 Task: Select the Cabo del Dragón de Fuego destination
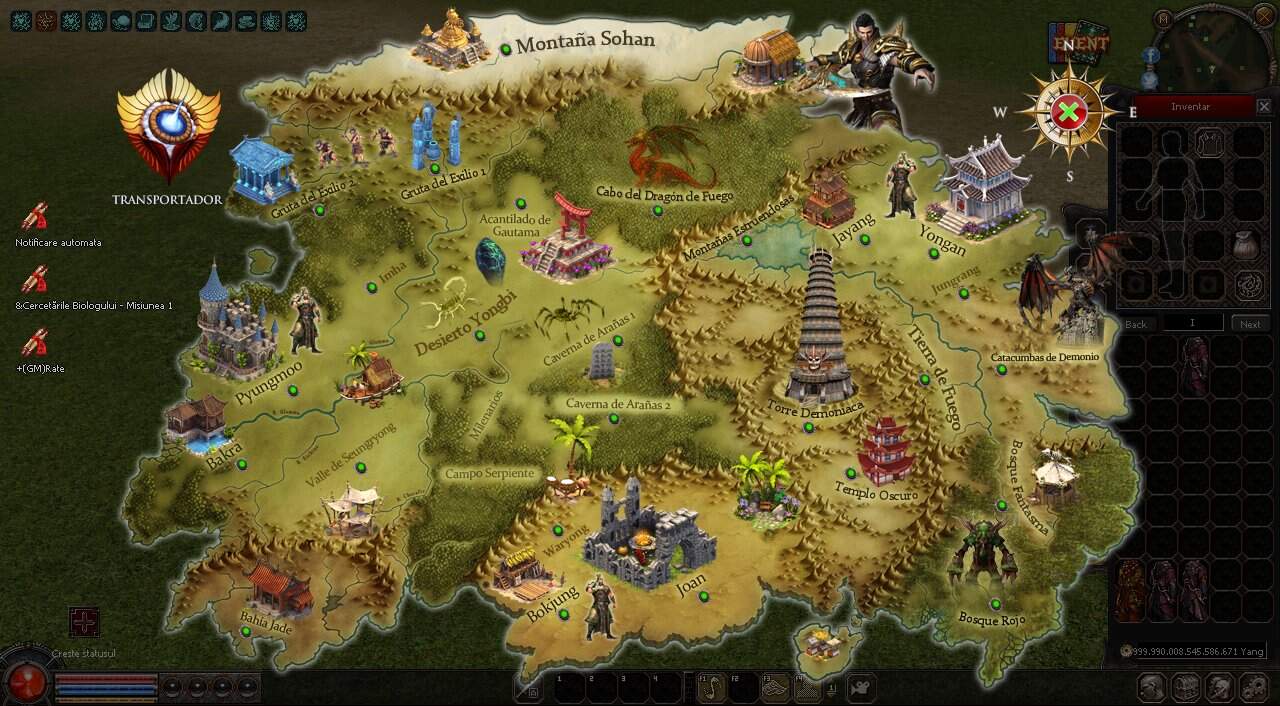pyautogui.click(x=657, y=210)
